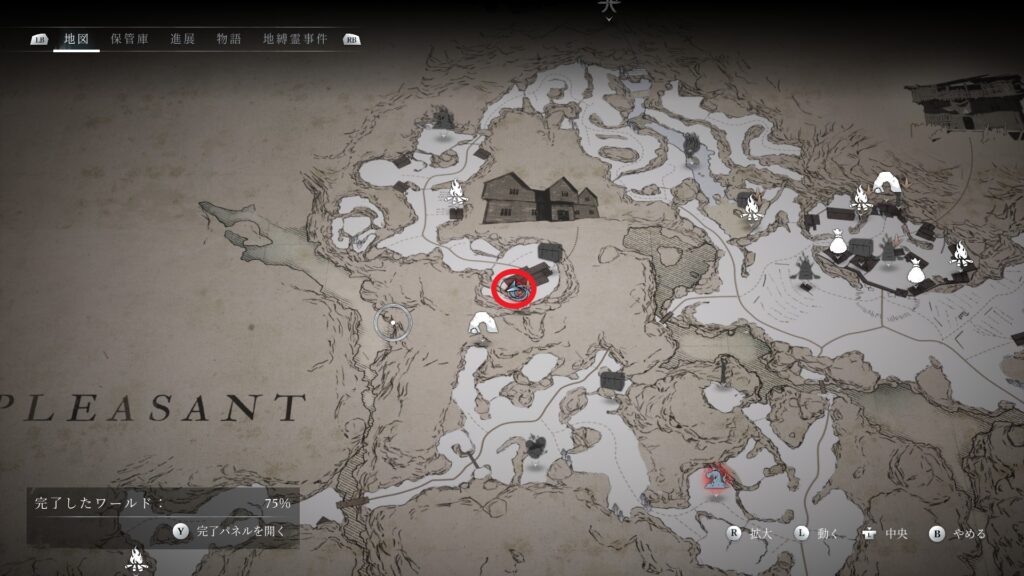Select the red glowing blue figure marker

tap(714, 477)
